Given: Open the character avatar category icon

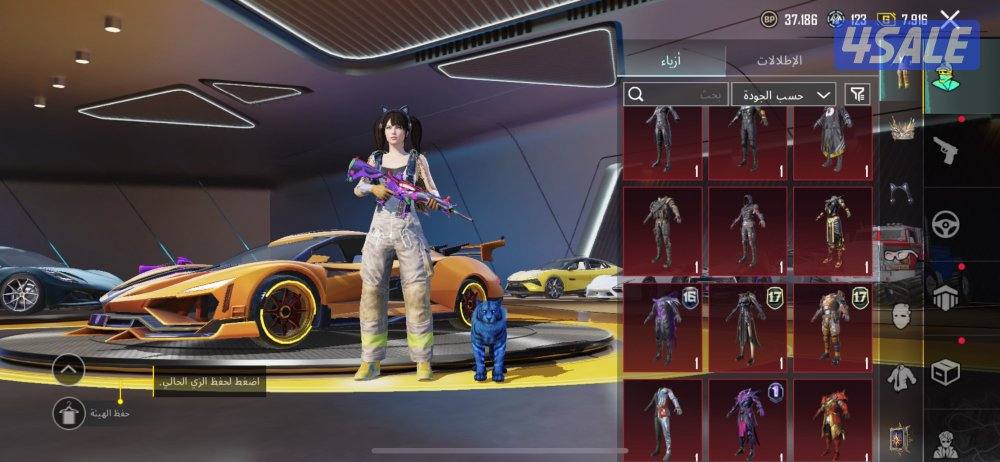Looking at the screenshot, I should click(x=945, y=76).
